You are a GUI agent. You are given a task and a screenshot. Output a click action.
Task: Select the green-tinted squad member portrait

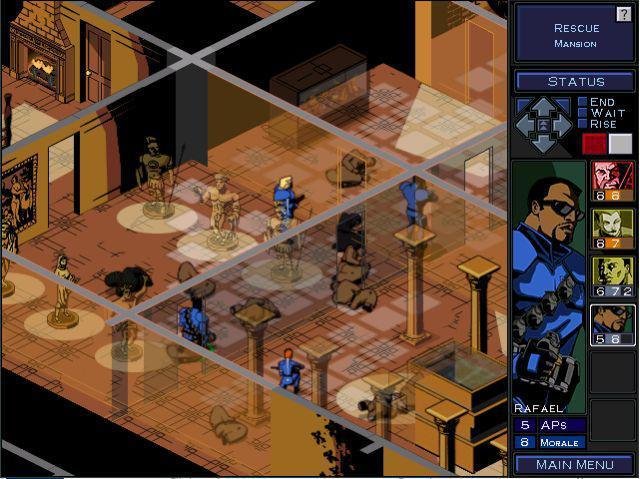click(613, 229)
